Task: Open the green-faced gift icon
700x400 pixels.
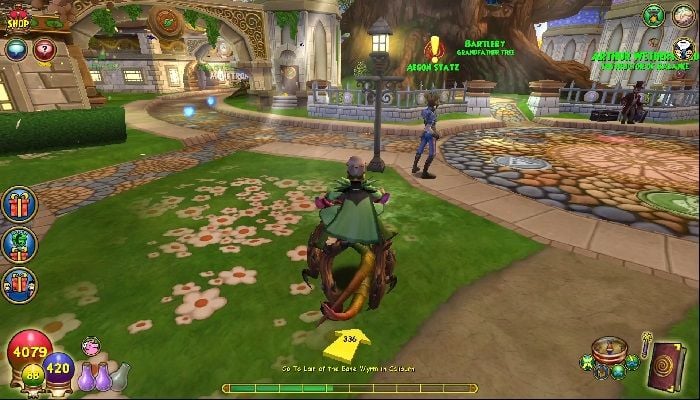Action: coord(19,244)
